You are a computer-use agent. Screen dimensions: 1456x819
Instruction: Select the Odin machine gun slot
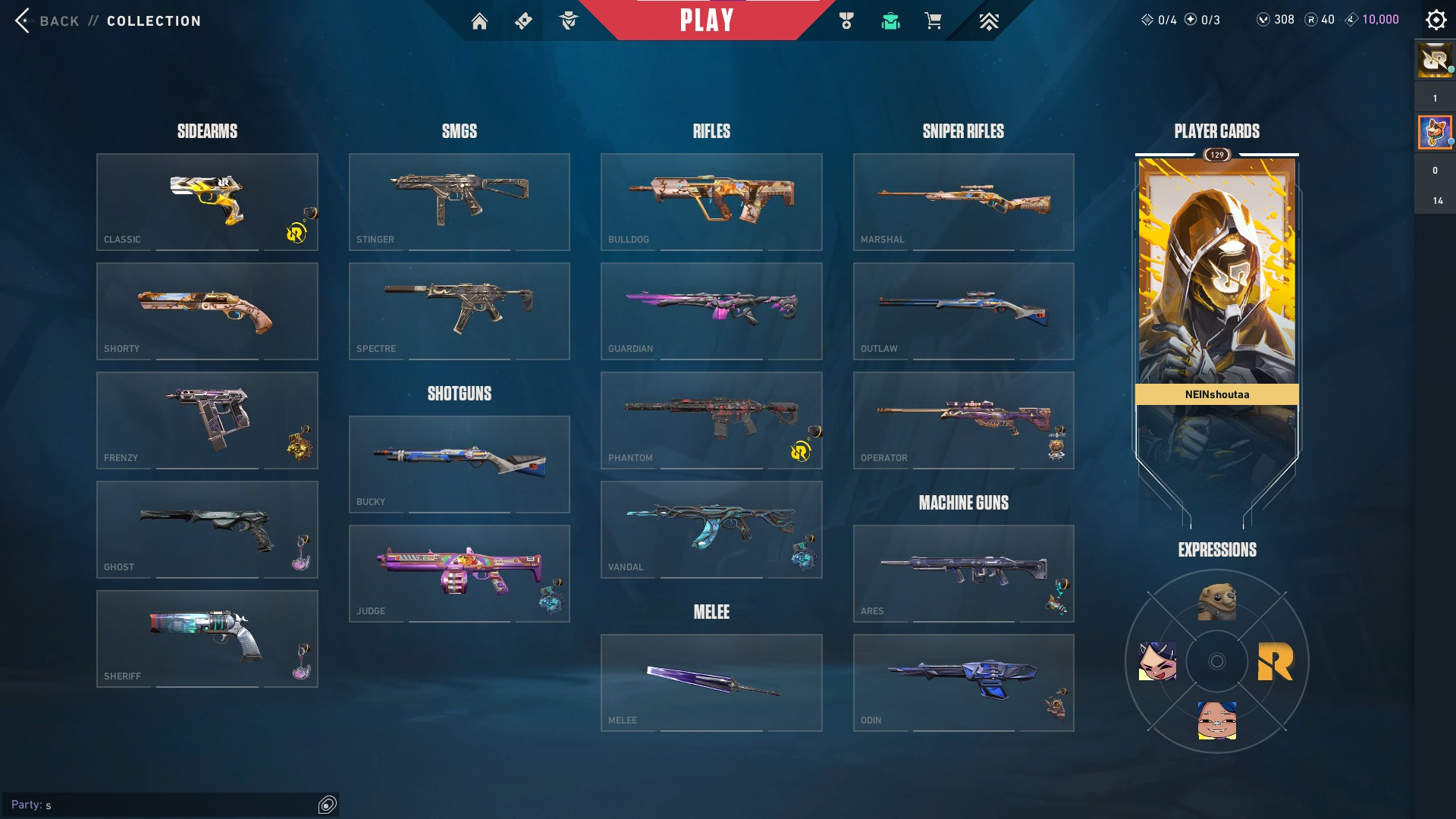(963, 682)
